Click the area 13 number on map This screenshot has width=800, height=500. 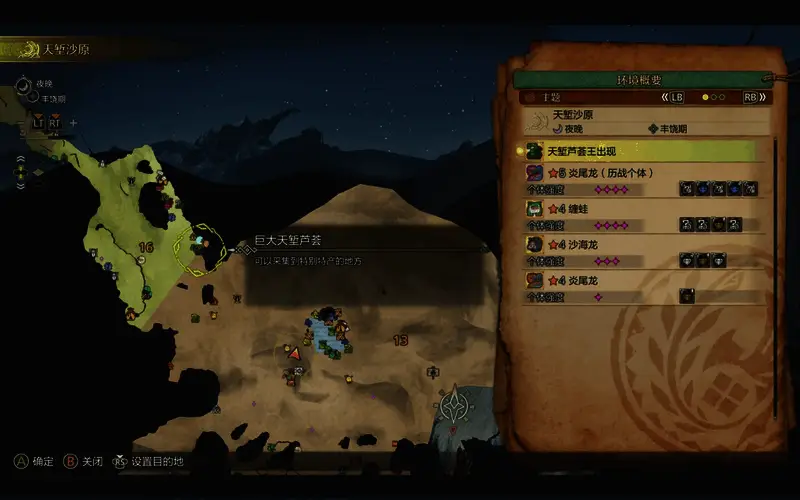tap(401, 341)
